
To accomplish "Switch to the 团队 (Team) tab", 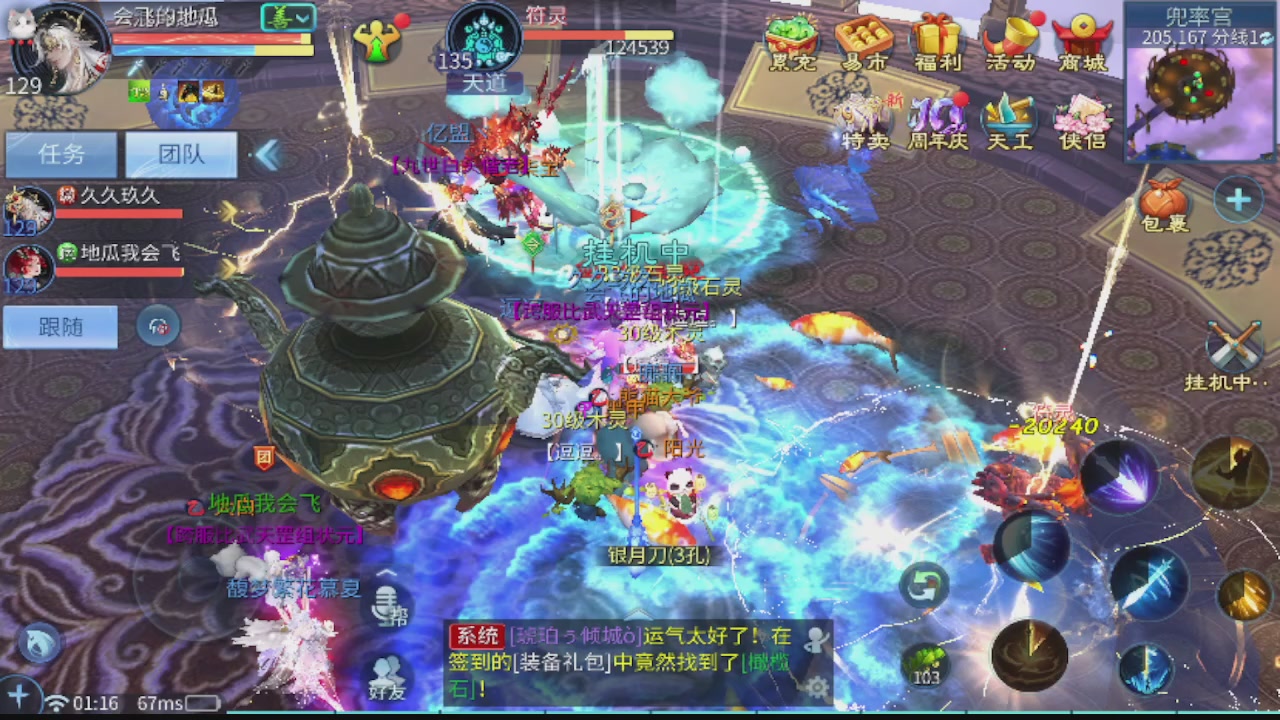I will pyautogui.click(x=180, y=153).
